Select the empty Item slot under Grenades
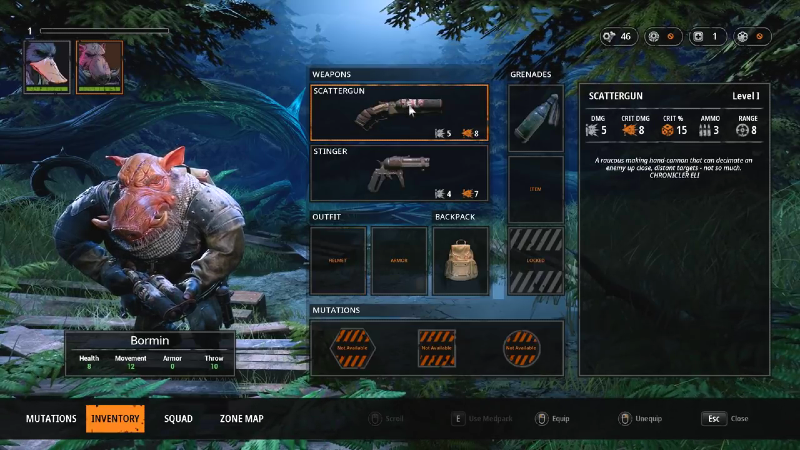Image resolution: width=800 pixels, height=450 pixels. 535,189
